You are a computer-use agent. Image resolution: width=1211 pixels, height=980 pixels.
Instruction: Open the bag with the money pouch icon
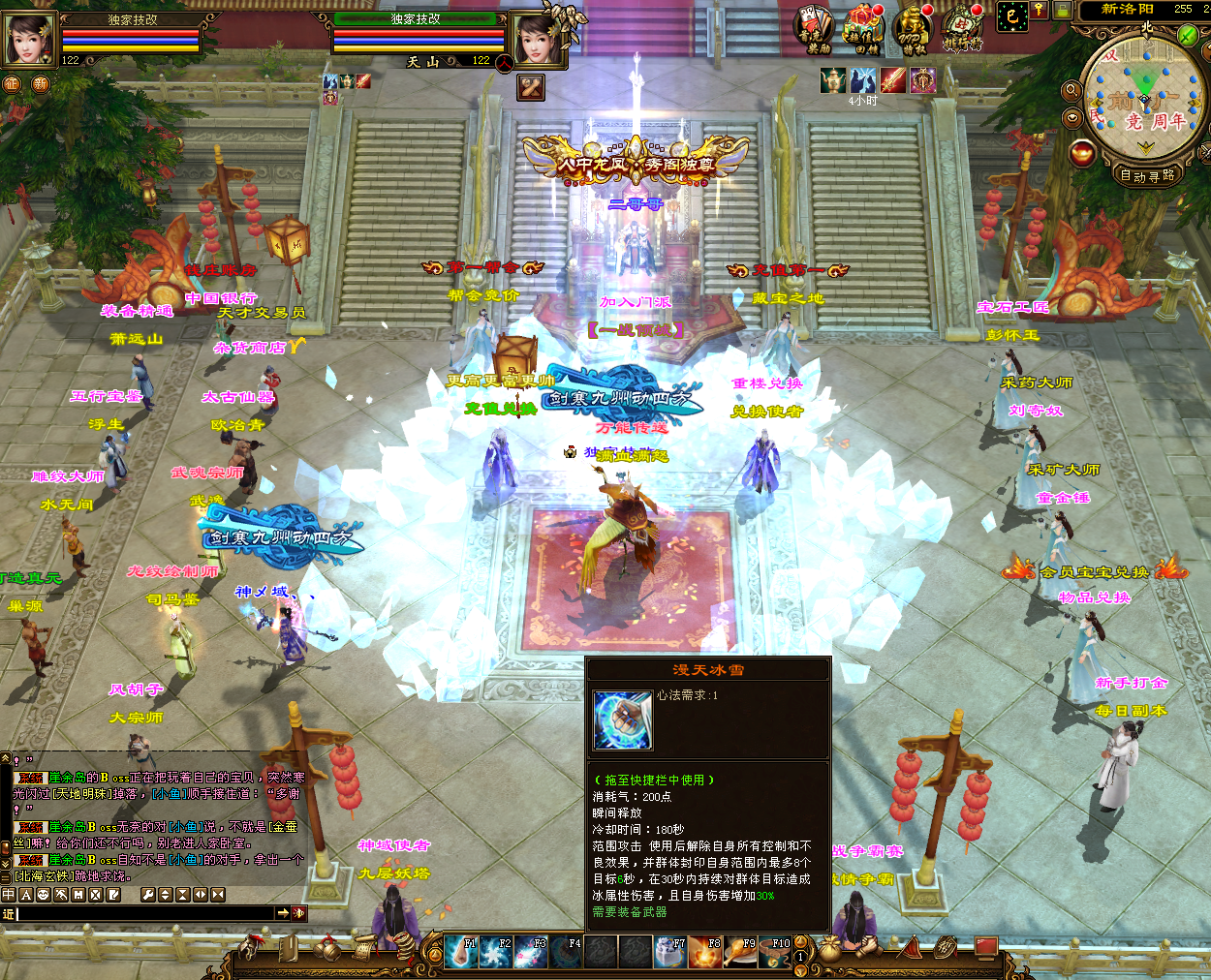830,949
